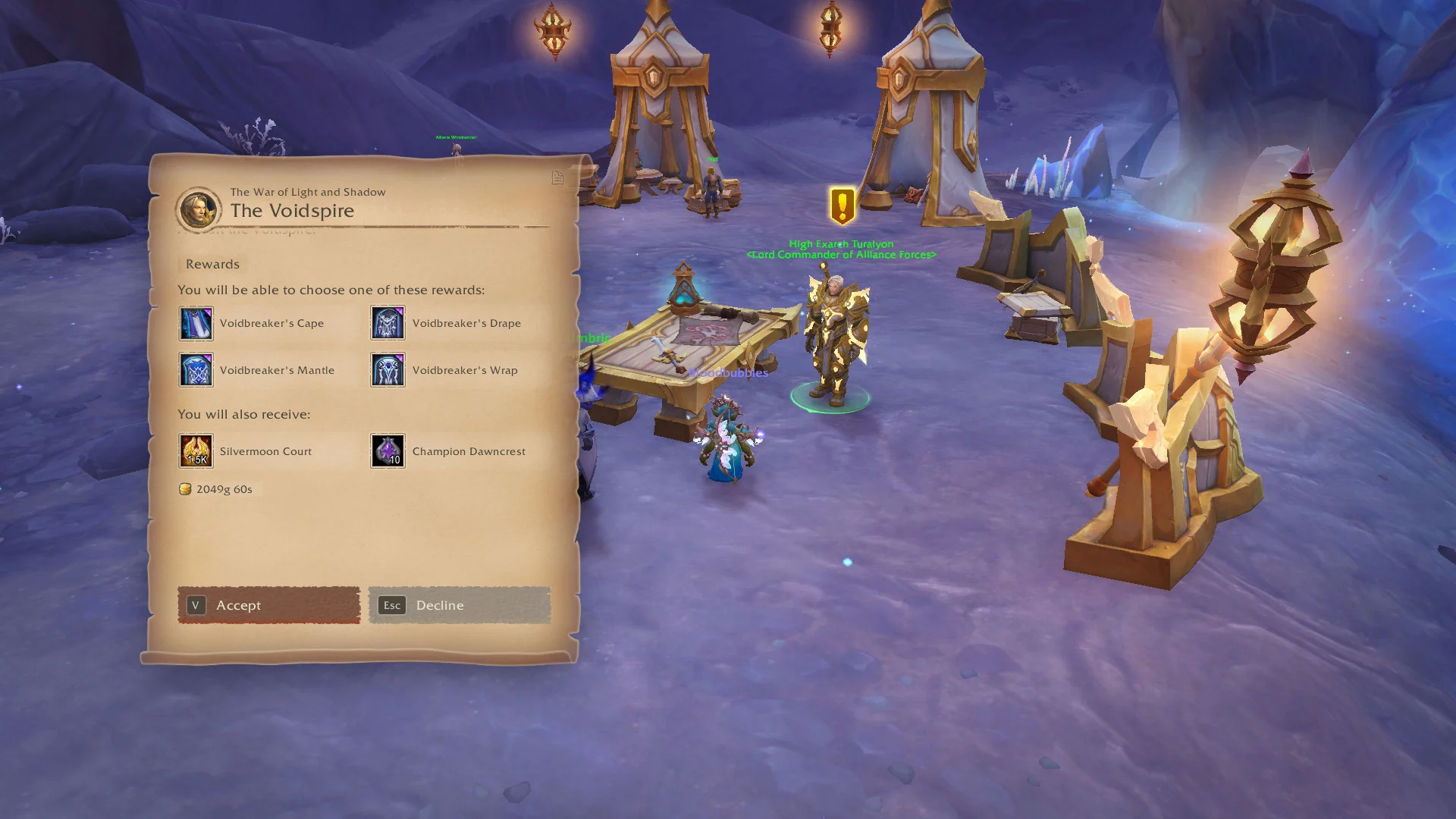Screen dimensions: 1456x819
Task: Open the quest title The Voidspire details
Action: [x=292, y=211]
